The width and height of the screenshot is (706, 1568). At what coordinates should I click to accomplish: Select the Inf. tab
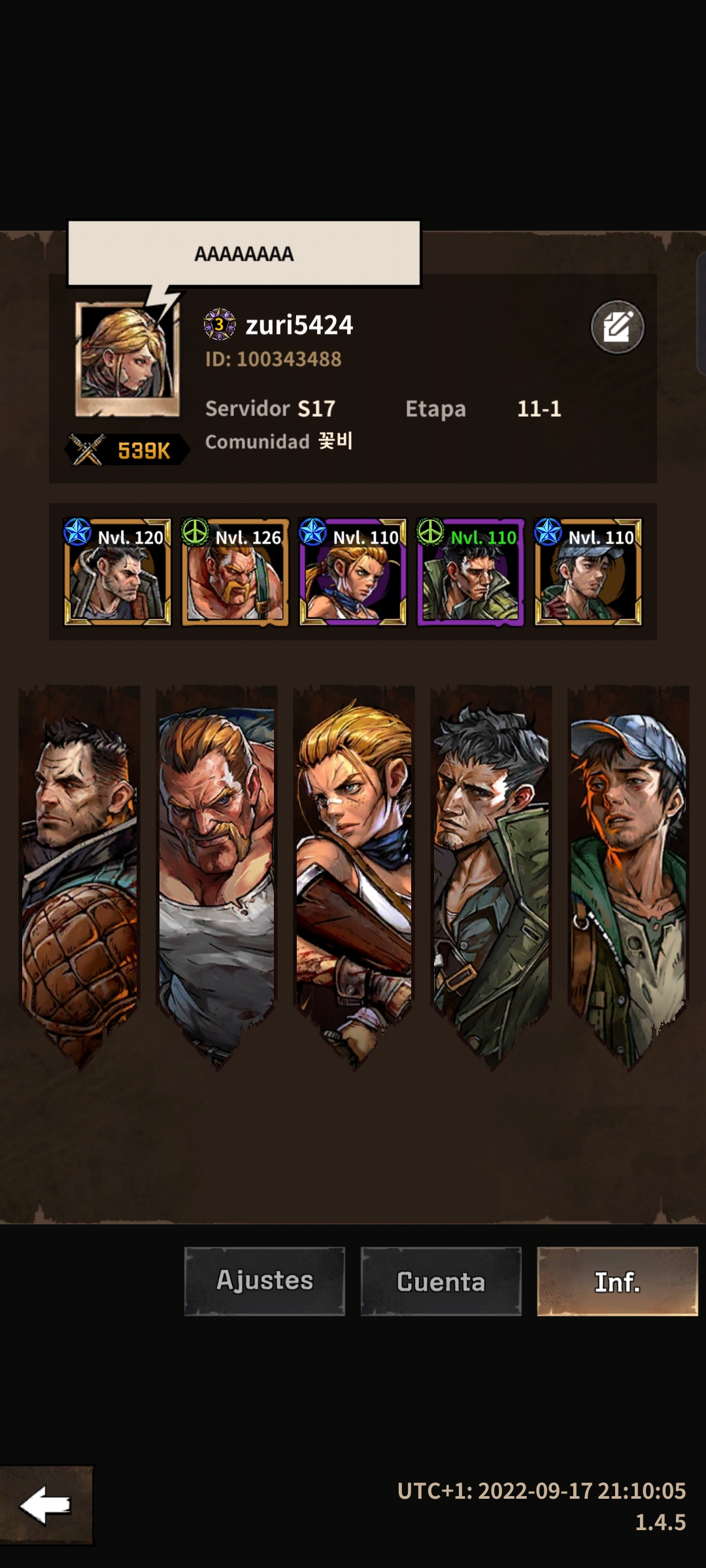coord(617,1281)
